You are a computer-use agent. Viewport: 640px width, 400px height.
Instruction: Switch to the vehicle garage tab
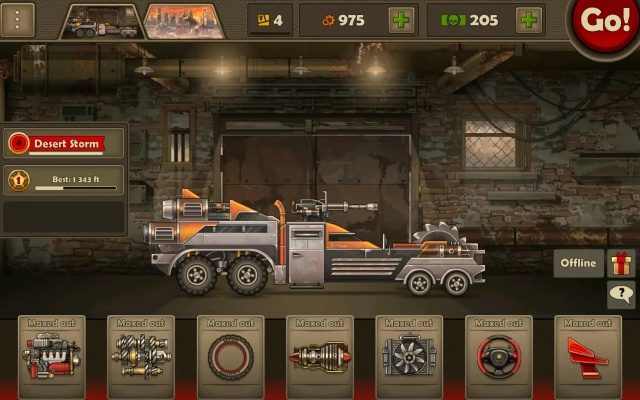[100, 20]
